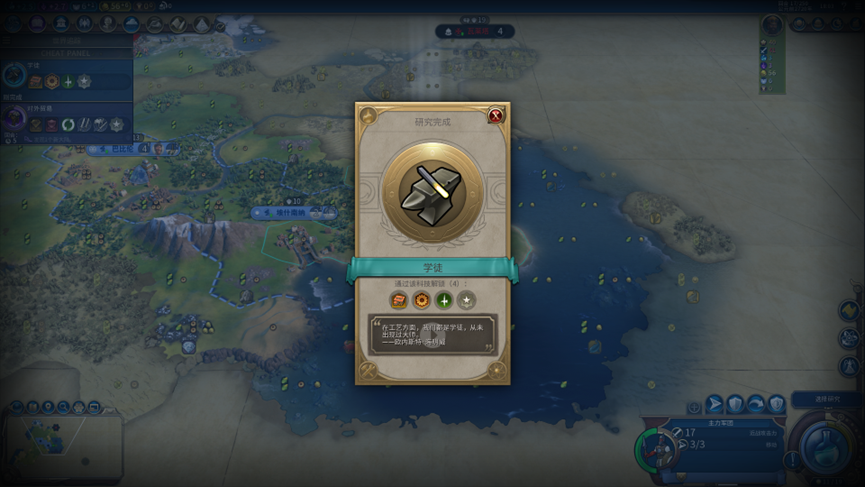865x487 pixels.
Task: Select the green unlock icon in the popup
Action: [444, 300]
